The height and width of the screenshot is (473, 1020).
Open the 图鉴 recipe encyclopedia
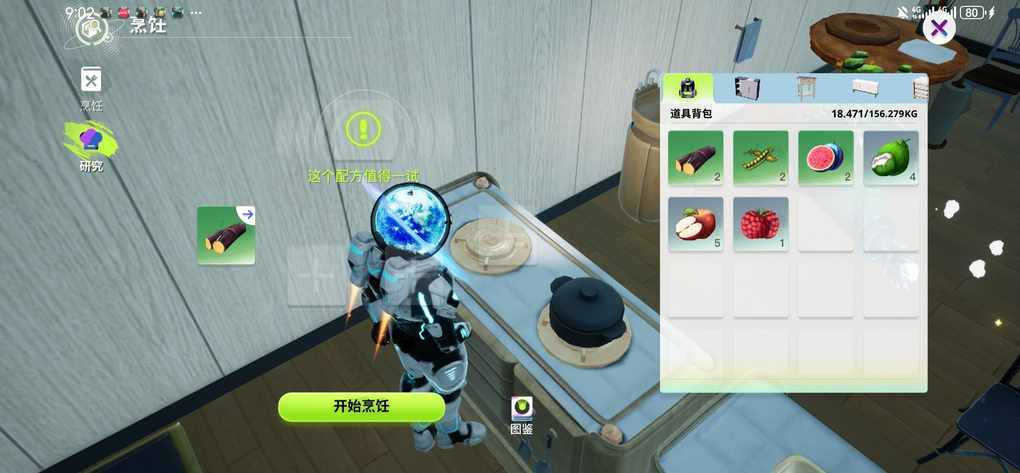click(522, 414)
